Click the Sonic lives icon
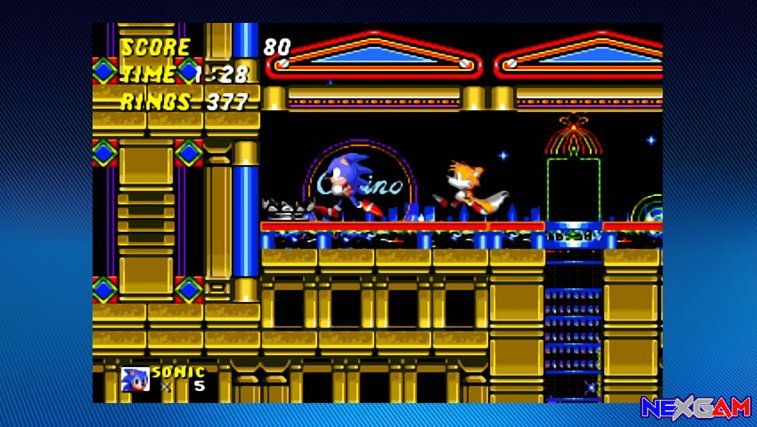 click(x=135, y=380)
